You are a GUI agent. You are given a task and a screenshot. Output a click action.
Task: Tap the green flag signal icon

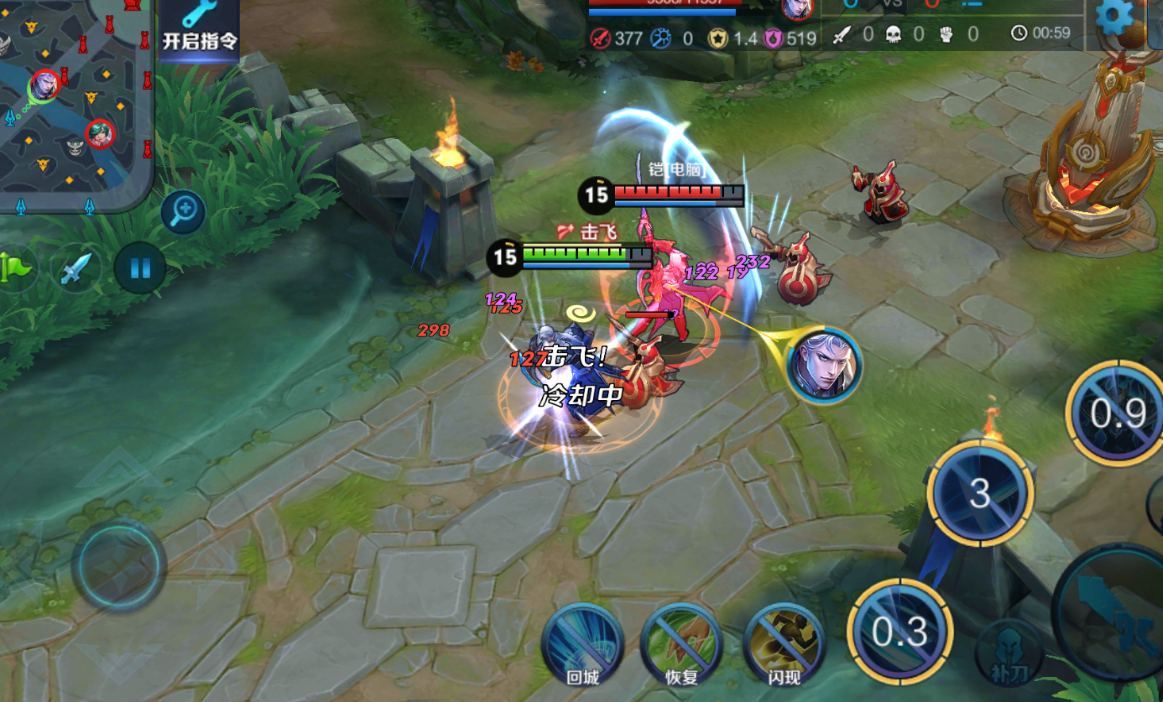click(16, 267)
